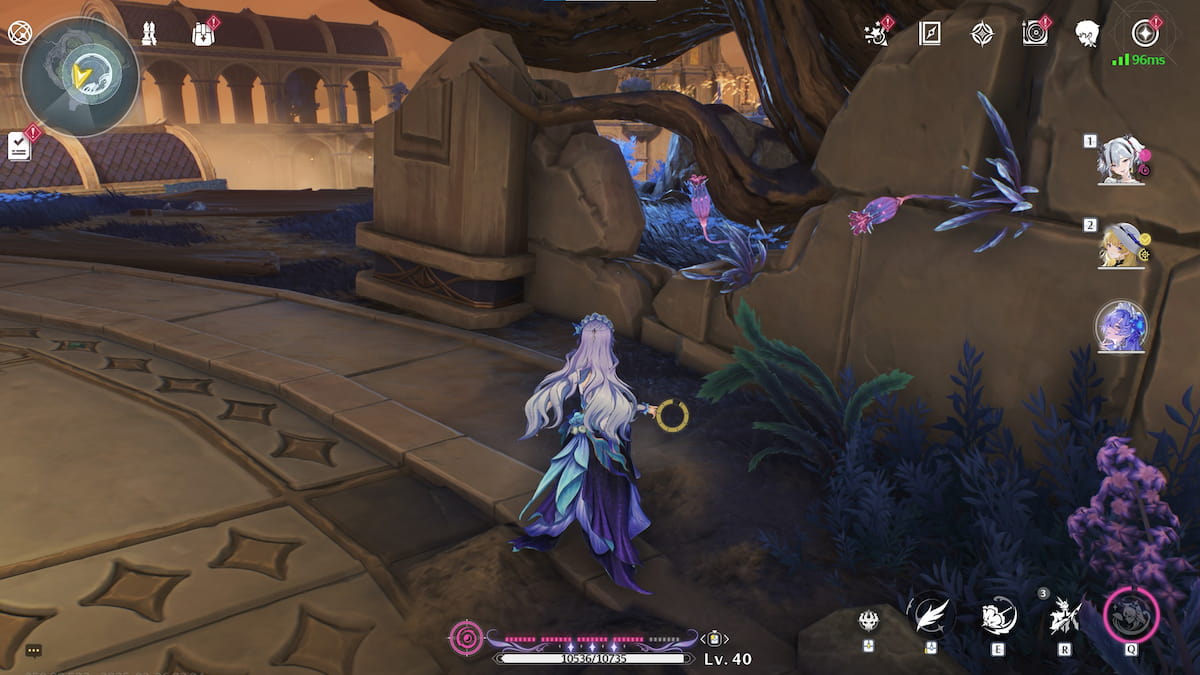Click the small utility gadget icon in the skill bar
Screen dimensions: 1200x675
point(868,621)
